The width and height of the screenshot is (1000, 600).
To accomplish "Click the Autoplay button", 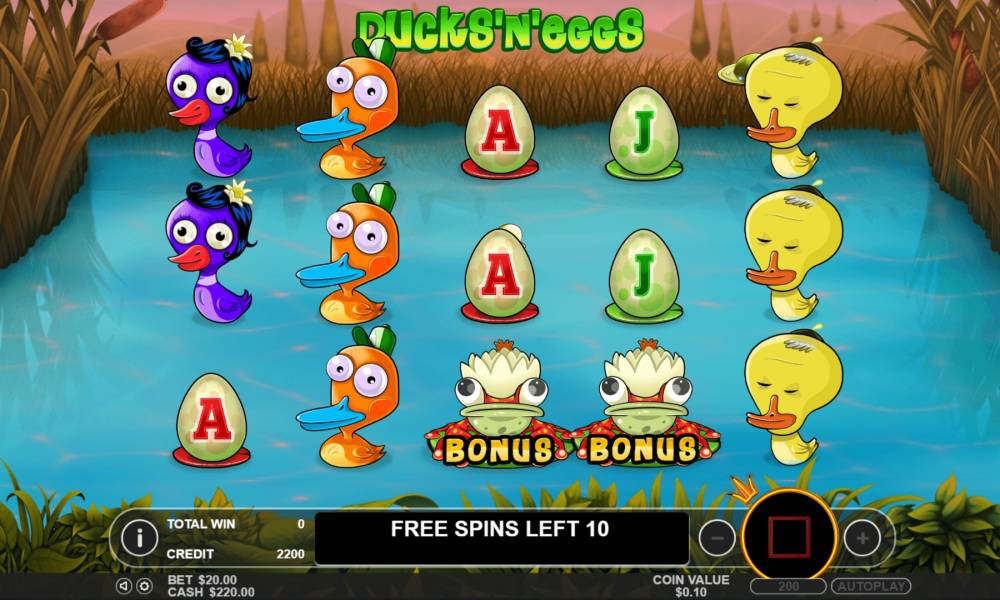I will (x=870, y=586).
